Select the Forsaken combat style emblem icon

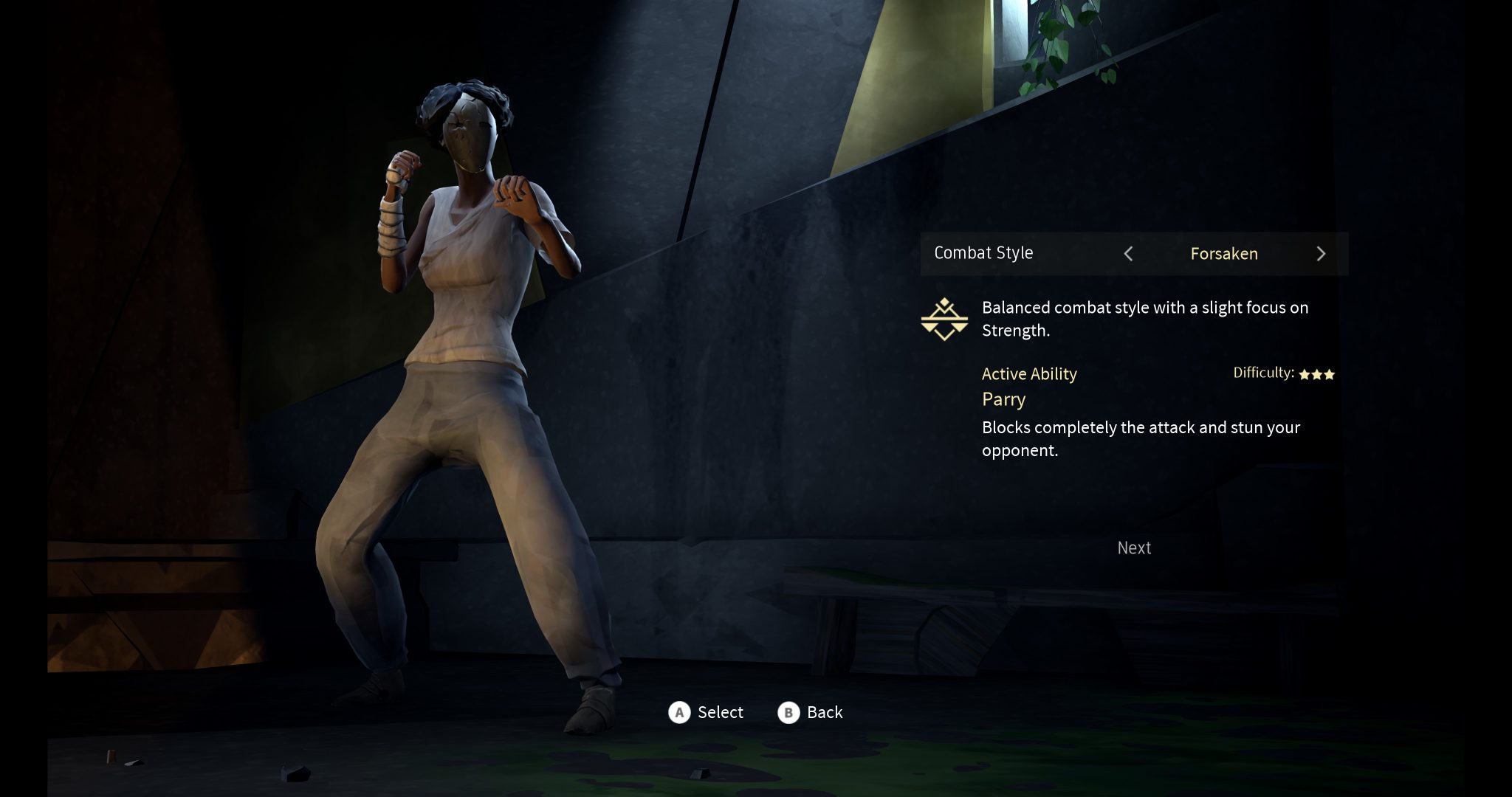(946, 319)
